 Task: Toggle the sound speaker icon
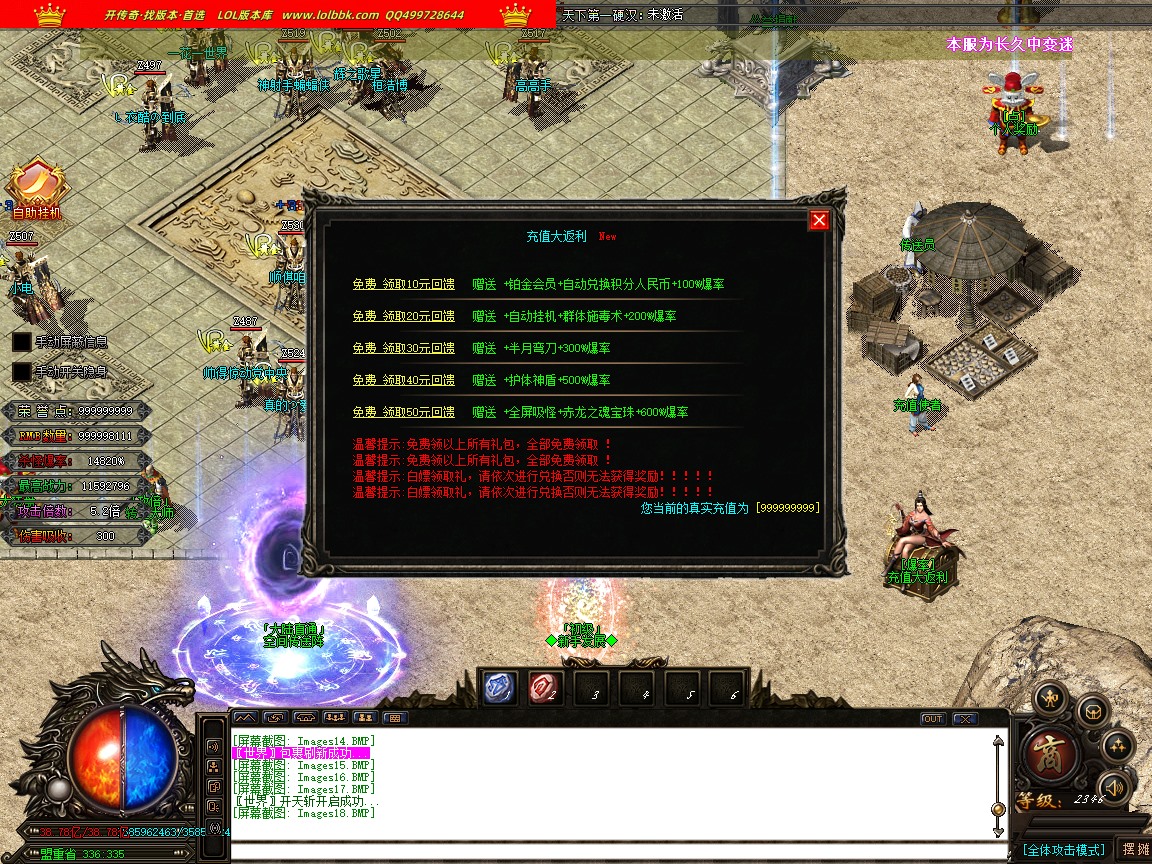(1113, 787)
